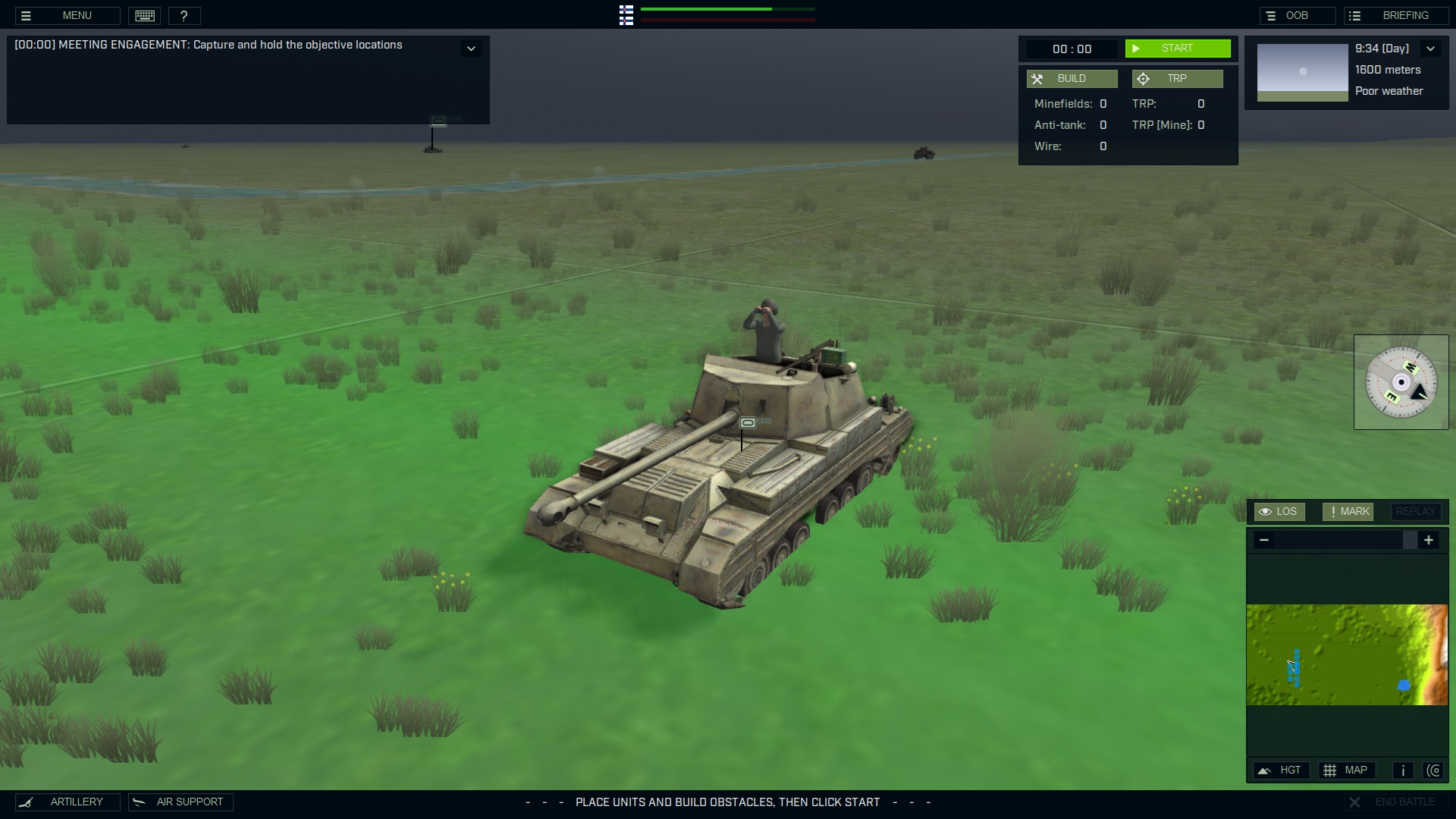Viewport: 1456px width, 819px height.
Task: Toggle LOS line of sight display
Action: point(1279,511)
